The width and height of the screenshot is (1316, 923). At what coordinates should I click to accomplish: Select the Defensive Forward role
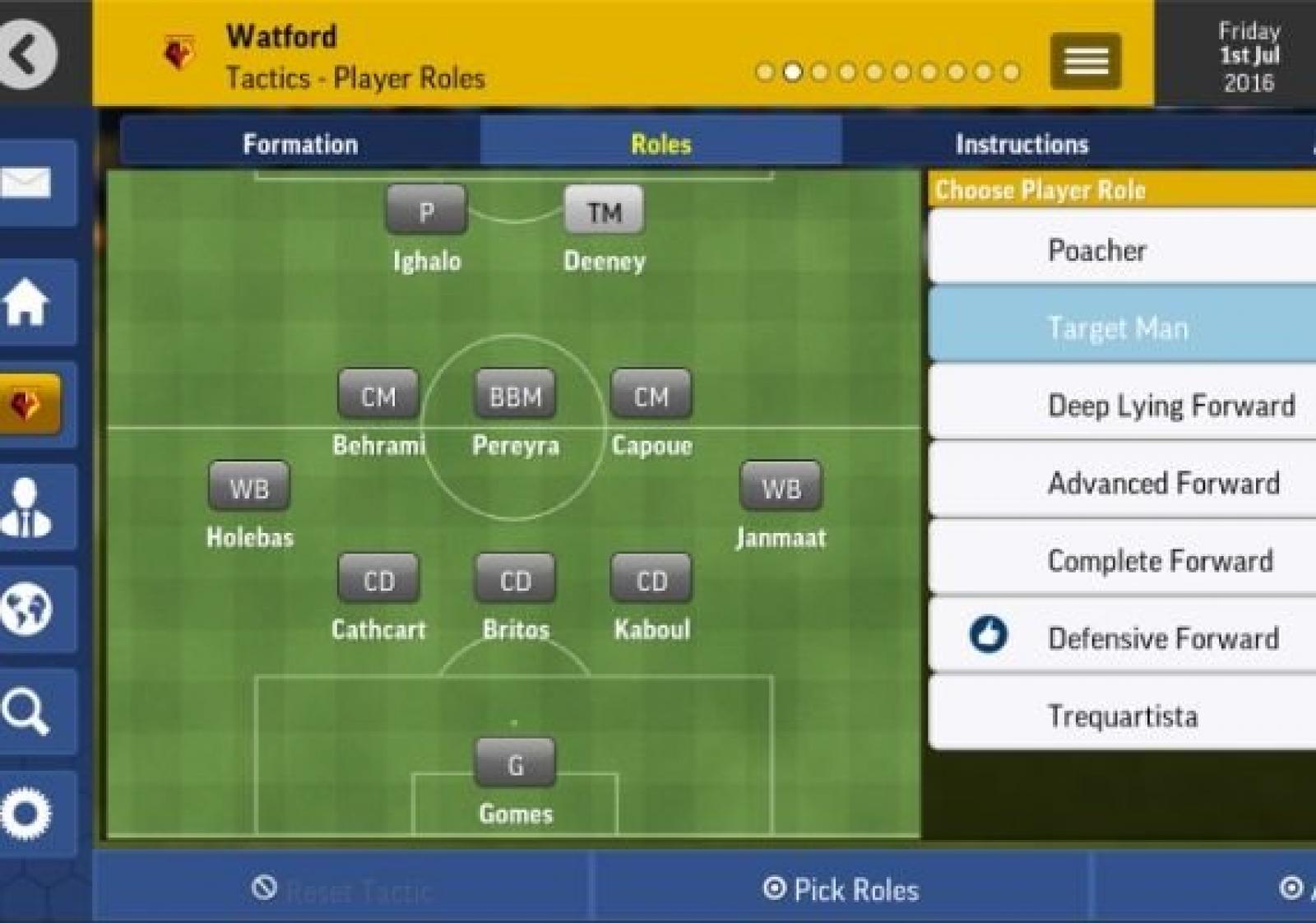pyautogui.click(x=1122, y=638)
